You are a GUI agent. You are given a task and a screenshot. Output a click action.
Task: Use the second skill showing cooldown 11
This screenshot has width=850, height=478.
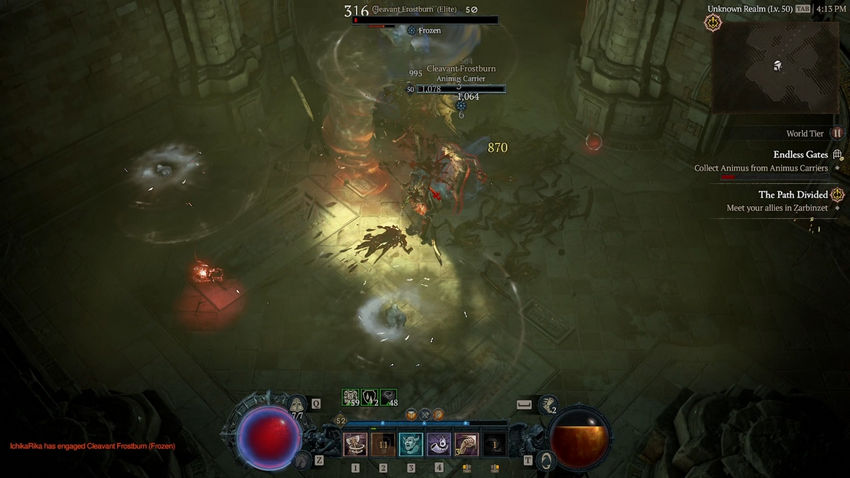point(383,444)
